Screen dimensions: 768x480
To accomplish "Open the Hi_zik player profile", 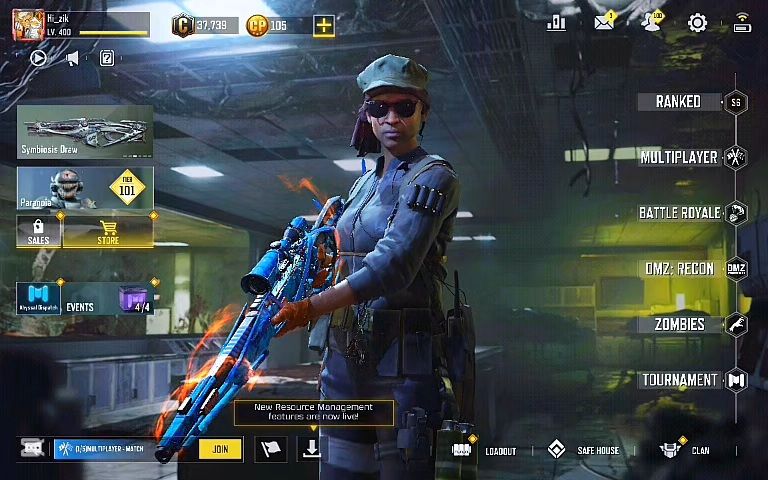I will [x=28, y=25].
